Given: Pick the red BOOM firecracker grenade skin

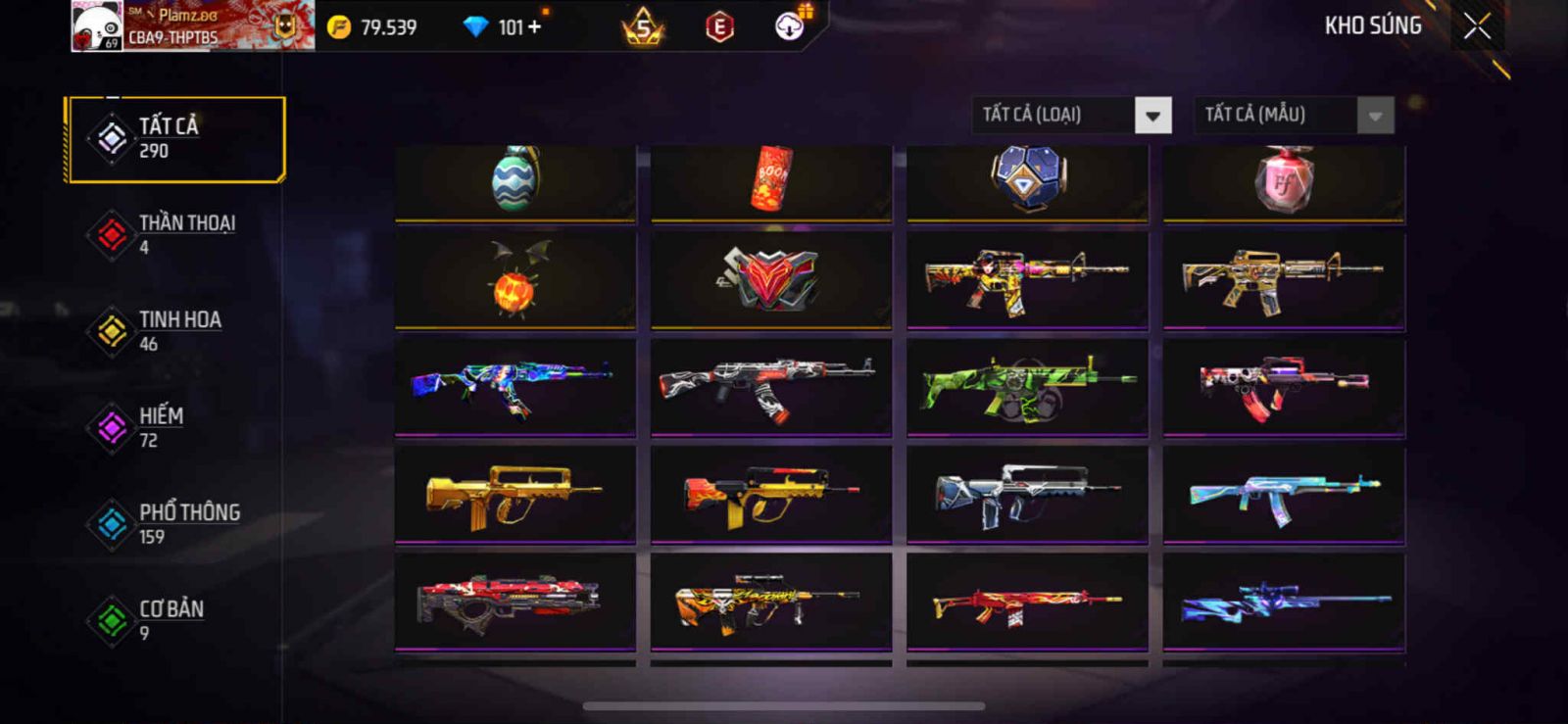Looking at the screenshot, I should pyautogui.click(x=771, y=181).
